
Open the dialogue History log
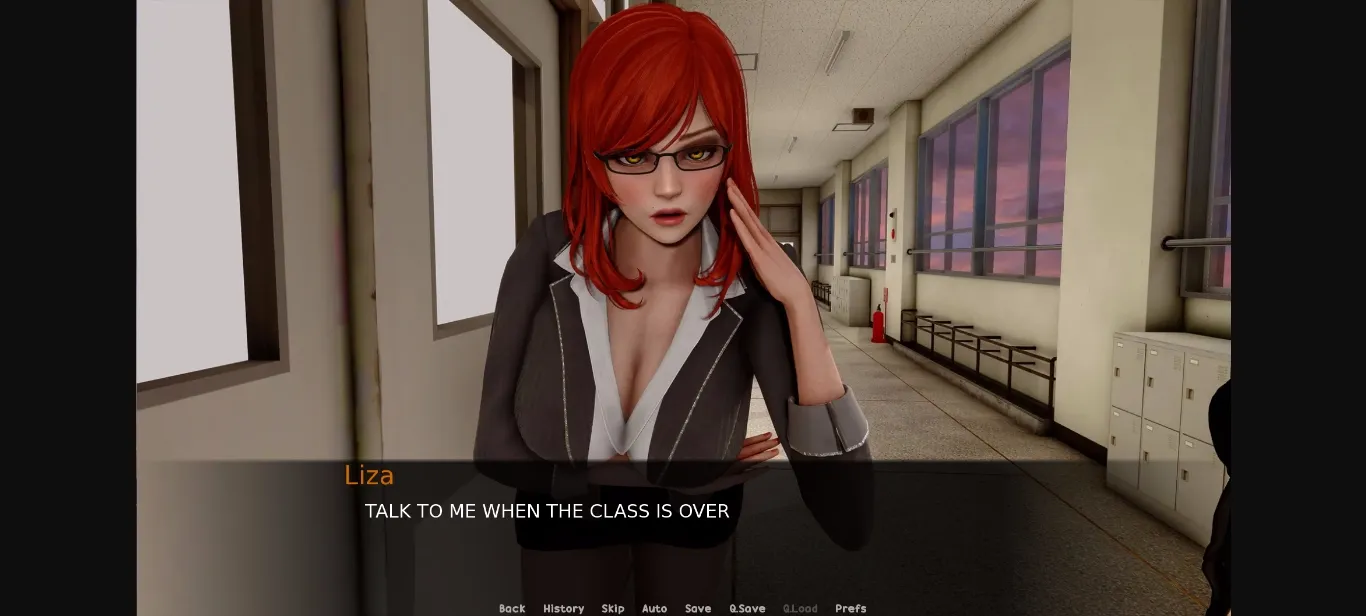(563, 608)
